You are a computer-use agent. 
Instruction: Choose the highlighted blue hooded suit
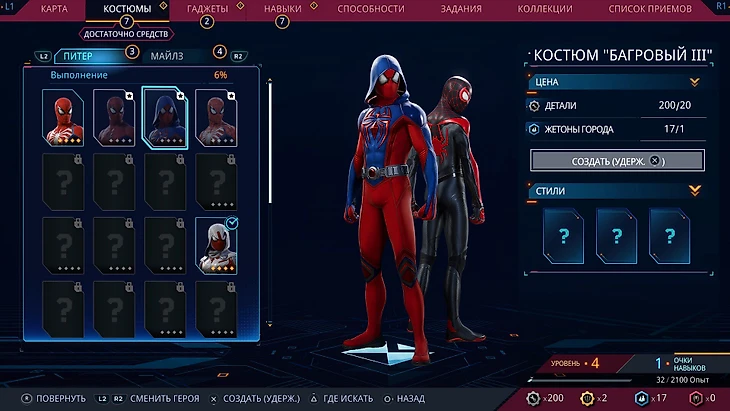coord(166,117)
